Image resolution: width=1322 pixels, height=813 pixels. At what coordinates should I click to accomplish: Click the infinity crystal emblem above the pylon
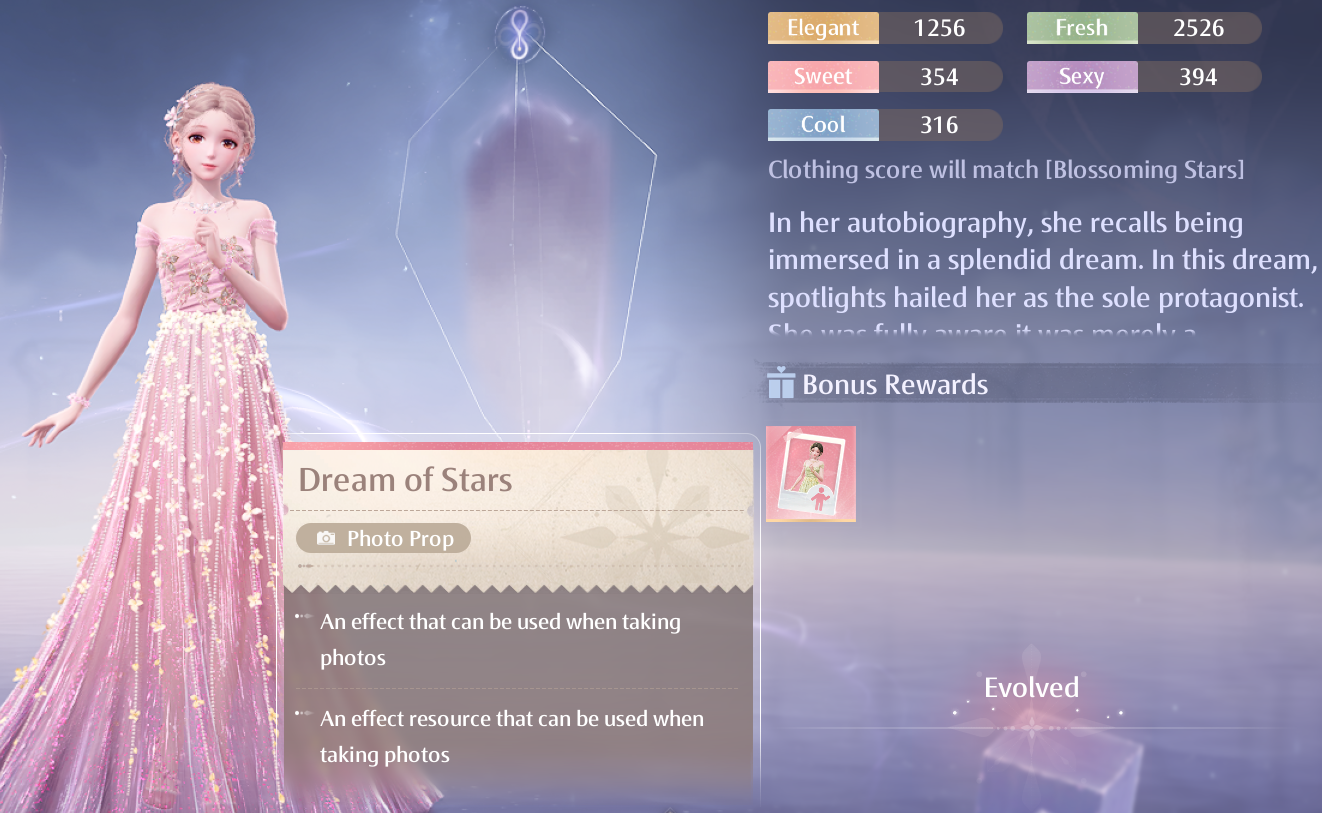(518, 31)
